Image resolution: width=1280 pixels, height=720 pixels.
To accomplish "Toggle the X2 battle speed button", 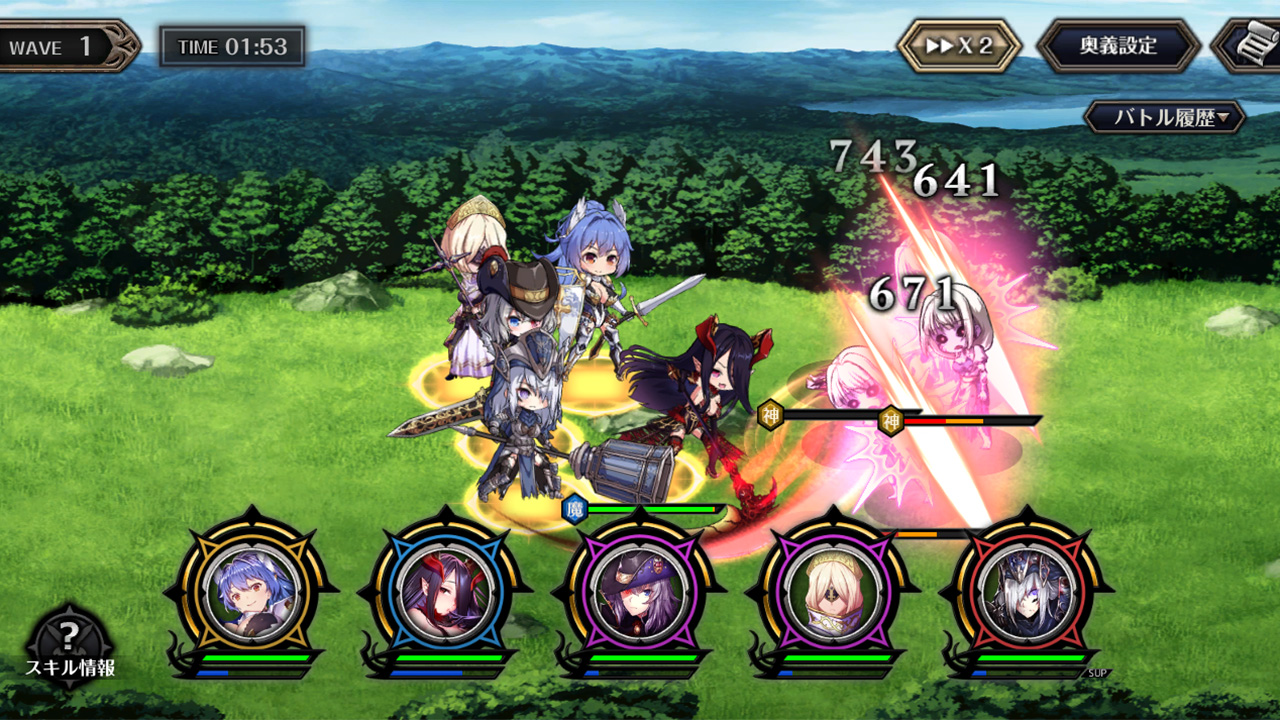I will pyautogui.click(x=959, y=46).
